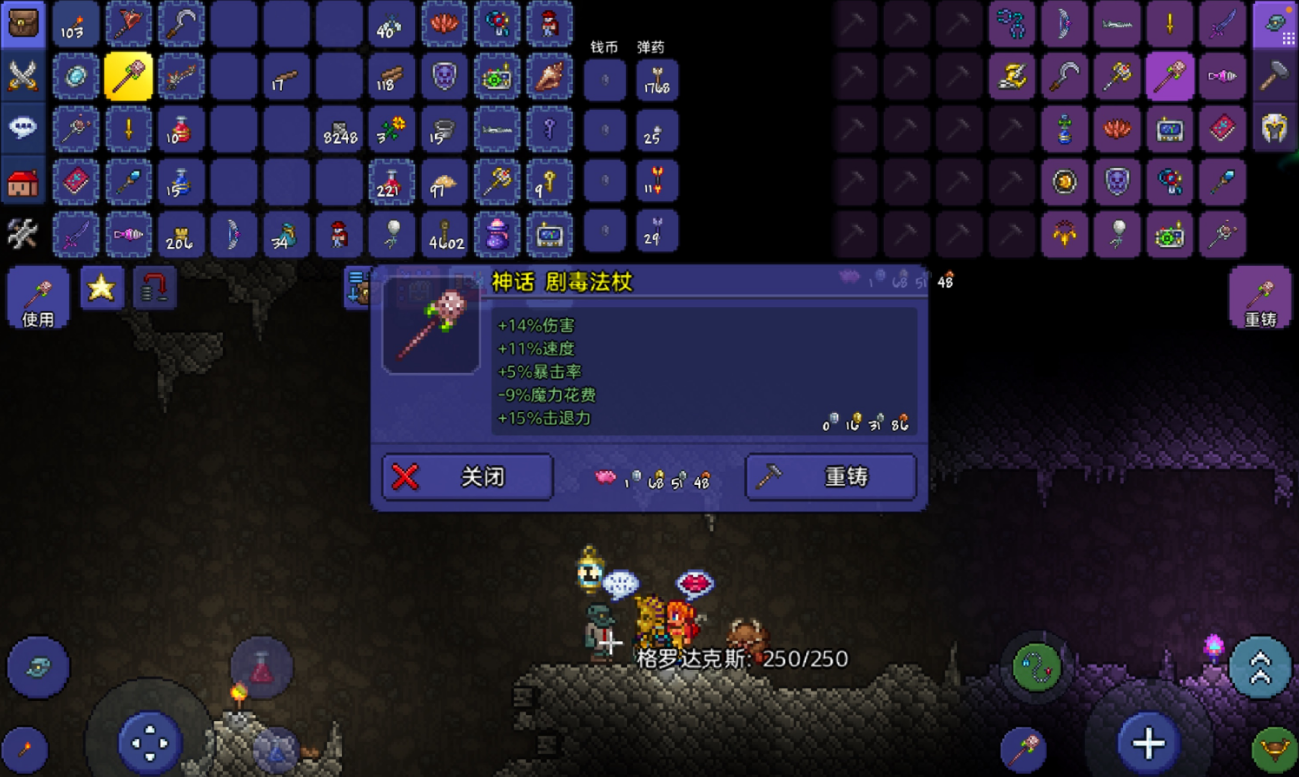Choose the purple void bag slot
1299x777 pixels.
click(496, 234)
